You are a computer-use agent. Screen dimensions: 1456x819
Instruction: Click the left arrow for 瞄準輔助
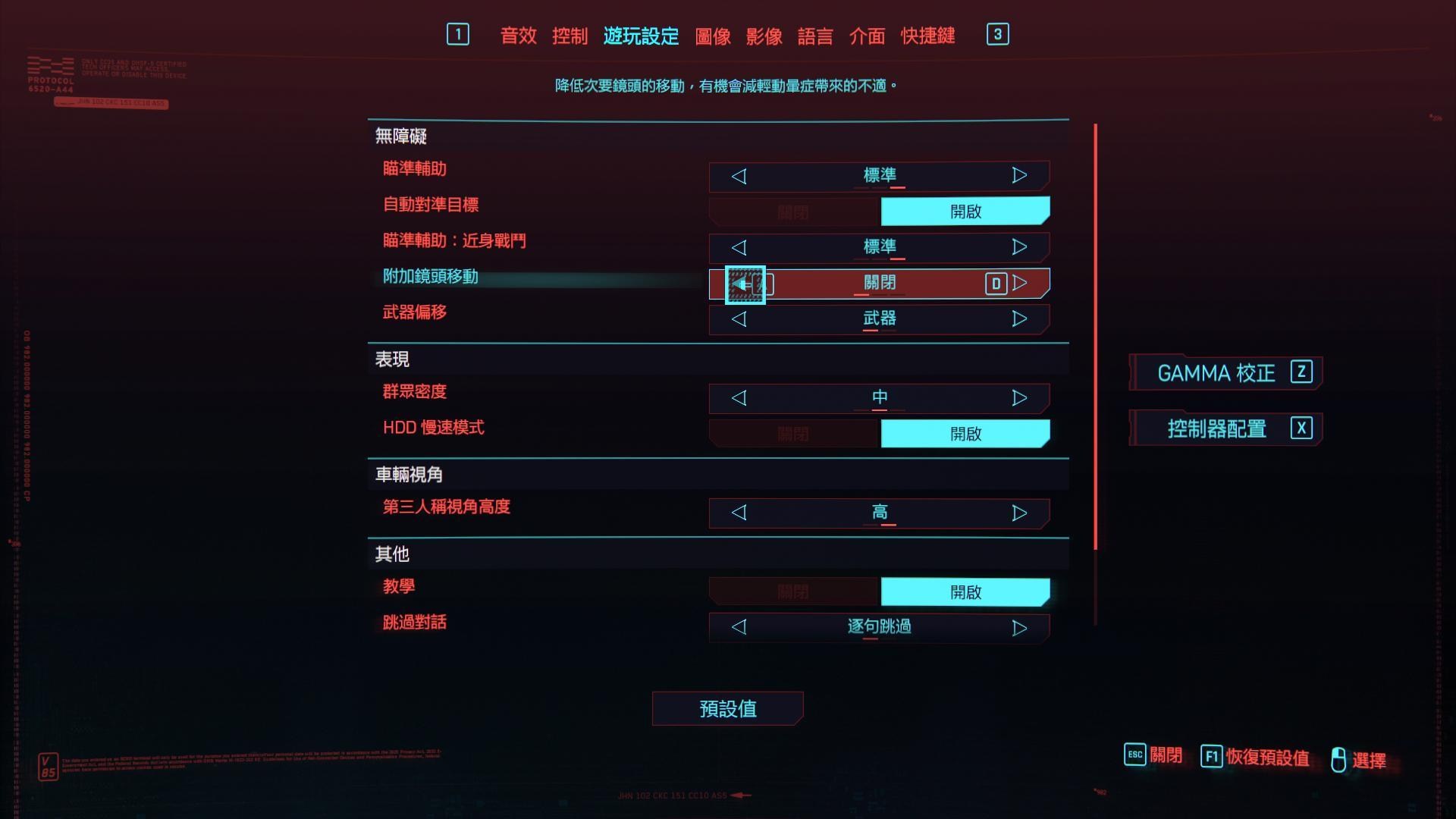coord(739,175)
